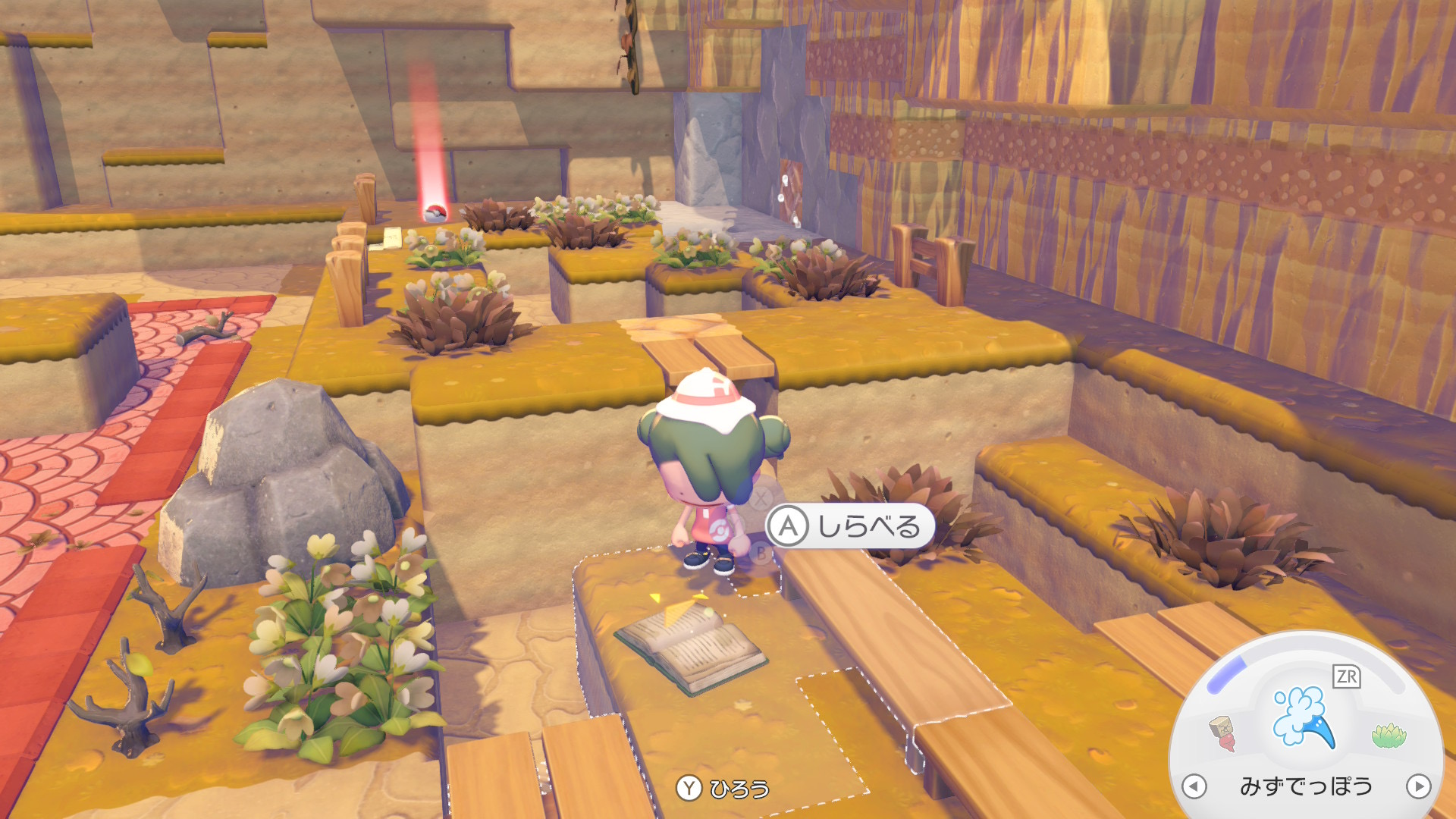Click the left arrow on the move wheel
The image size is (1456, 819).
1194,786
